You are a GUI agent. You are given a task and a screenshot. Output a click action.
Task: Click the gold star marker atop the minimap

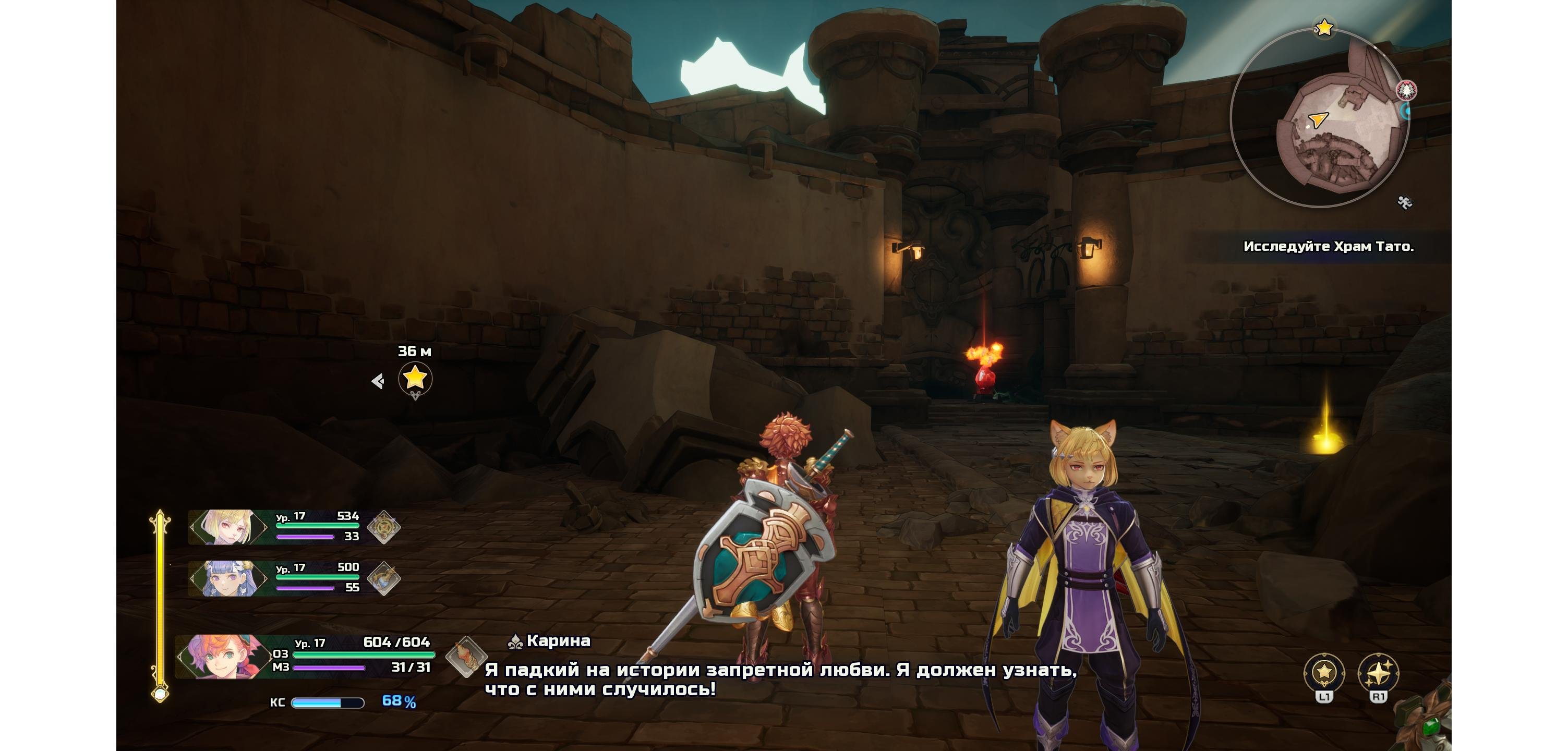click(1324, 28)
